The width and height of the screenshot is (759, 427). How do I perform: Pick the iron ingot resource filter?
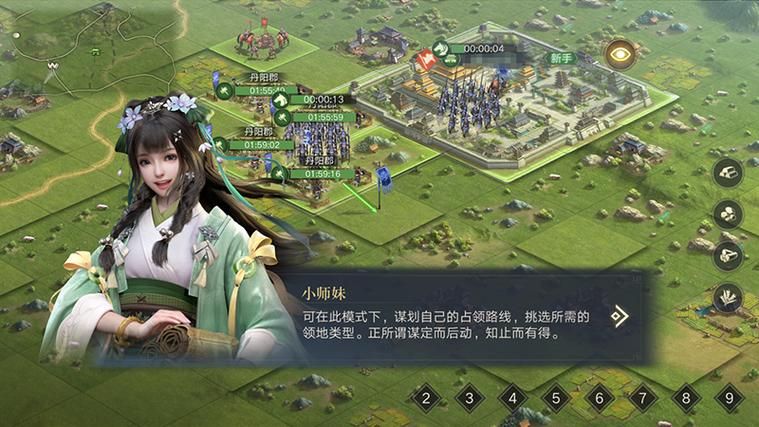728,255
